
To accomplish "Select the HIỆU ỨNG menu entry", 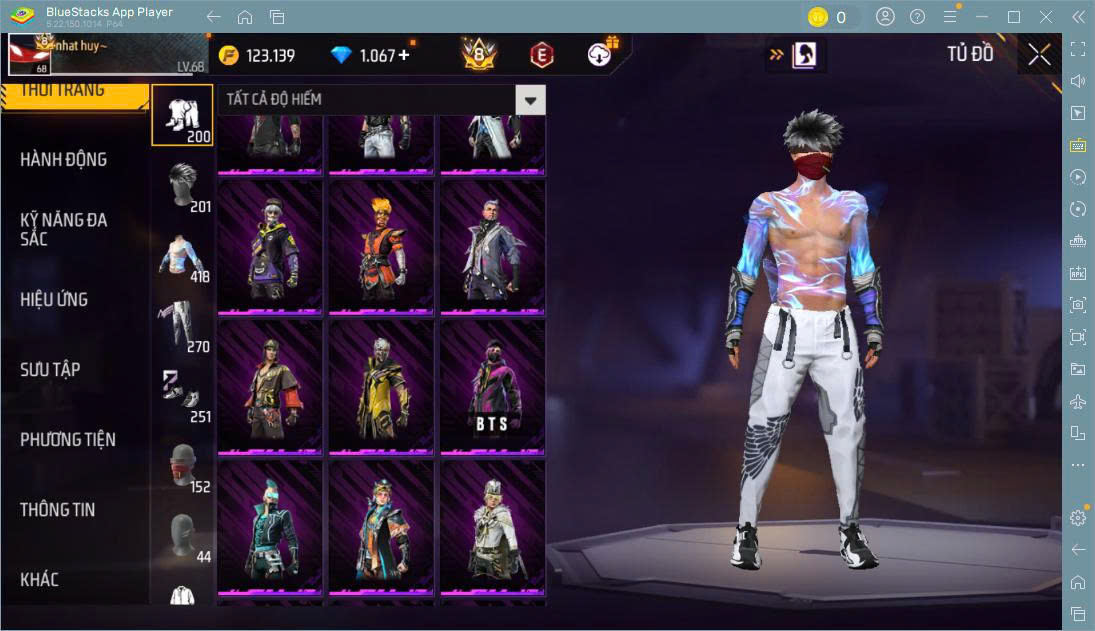I will point(54,299).
